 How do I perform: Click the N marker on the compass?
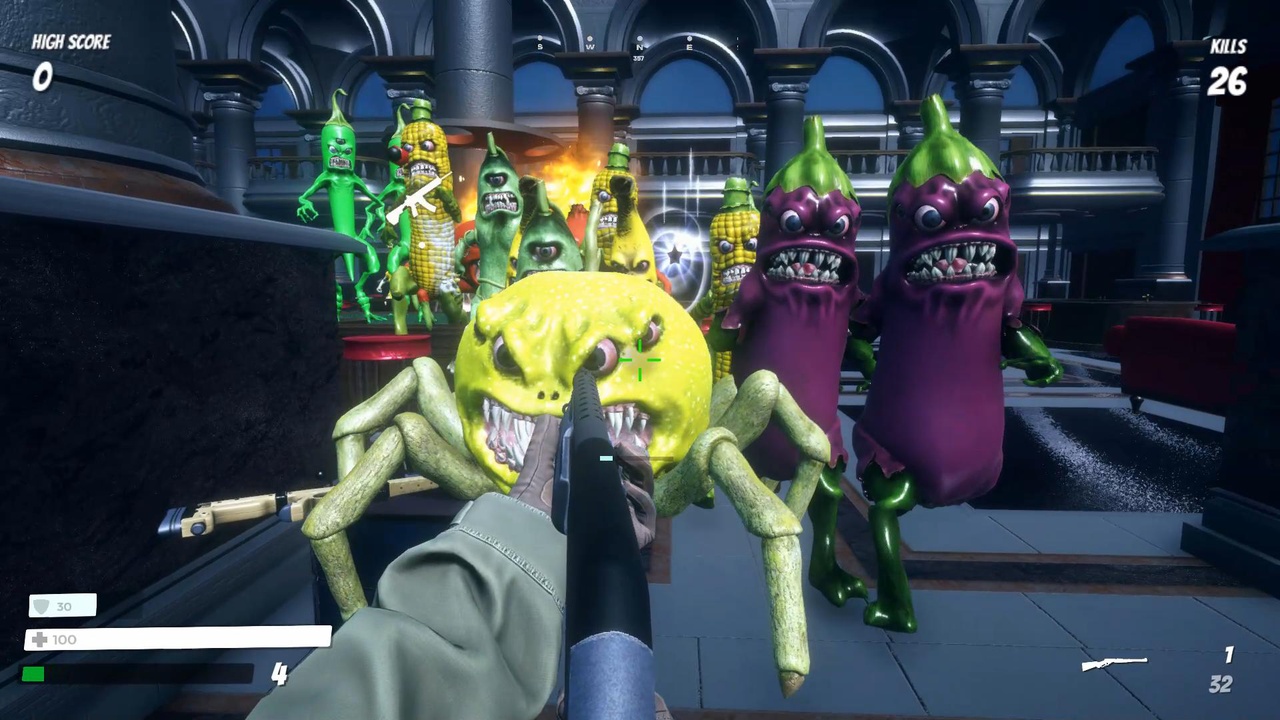[x=639, y=46]
